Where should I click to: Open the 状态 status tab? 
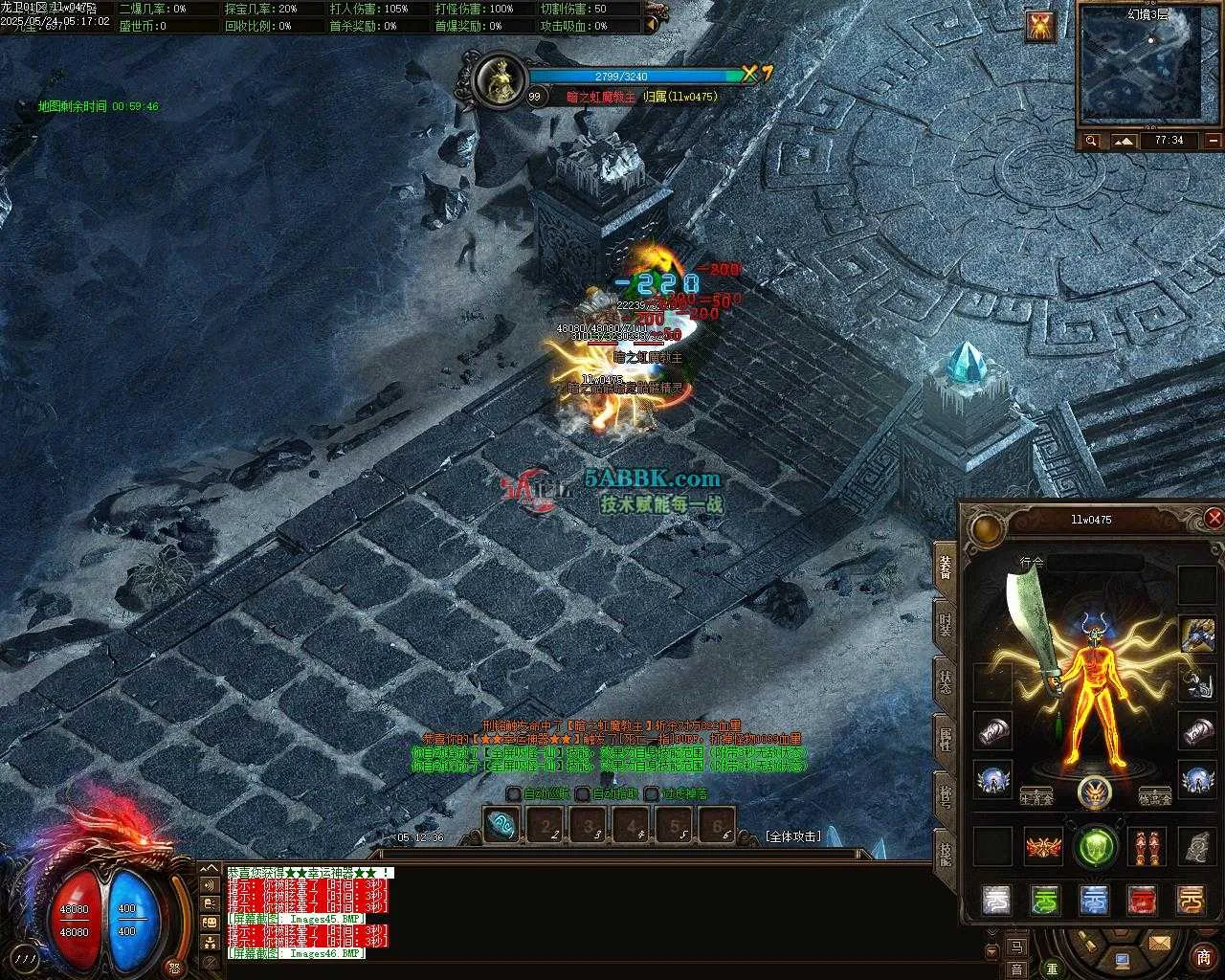tap(946, 683)
